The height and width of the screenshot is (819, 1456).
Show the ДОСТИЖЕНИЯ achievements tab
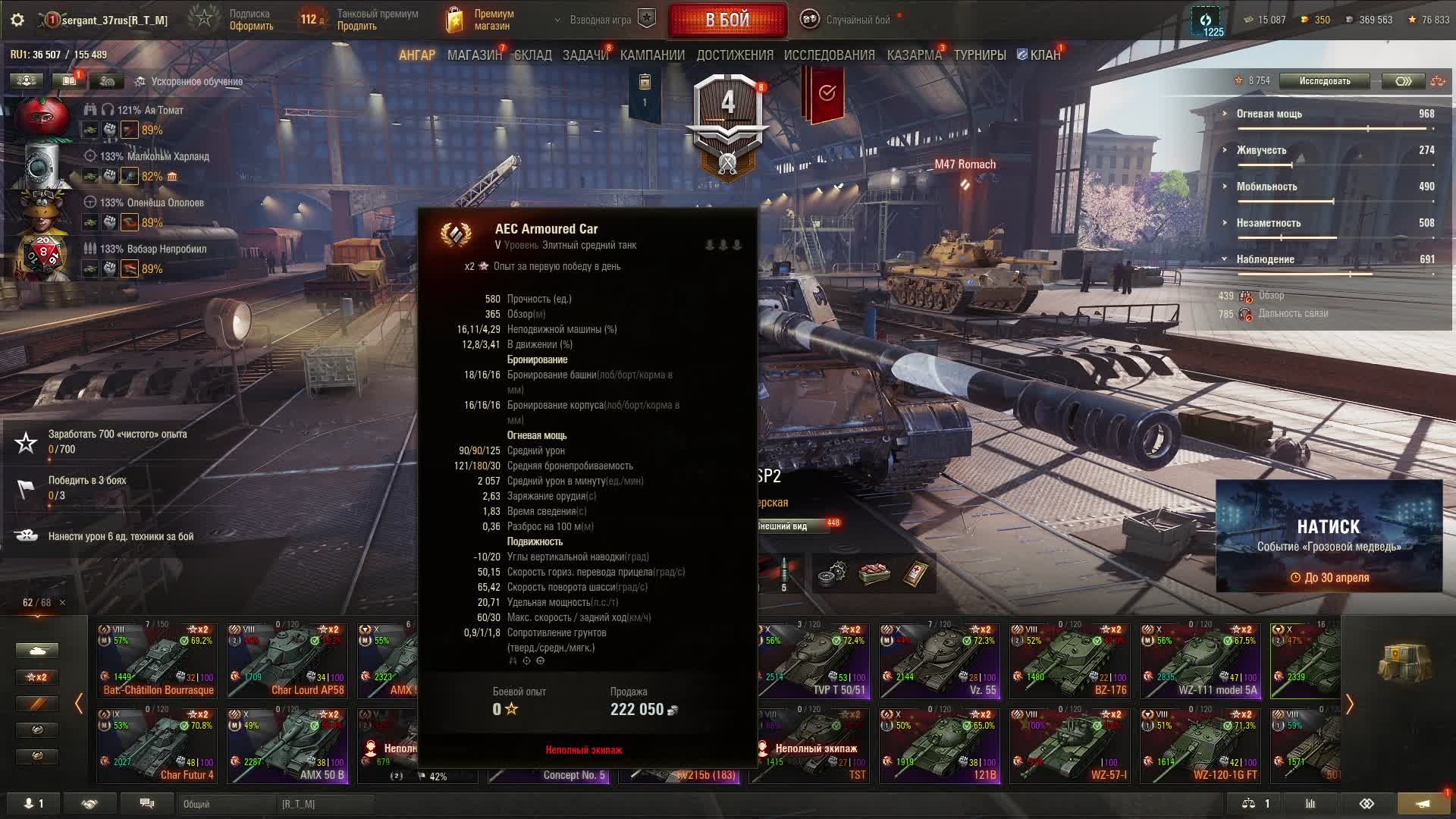pyautogui.click(x=734, y=55)
